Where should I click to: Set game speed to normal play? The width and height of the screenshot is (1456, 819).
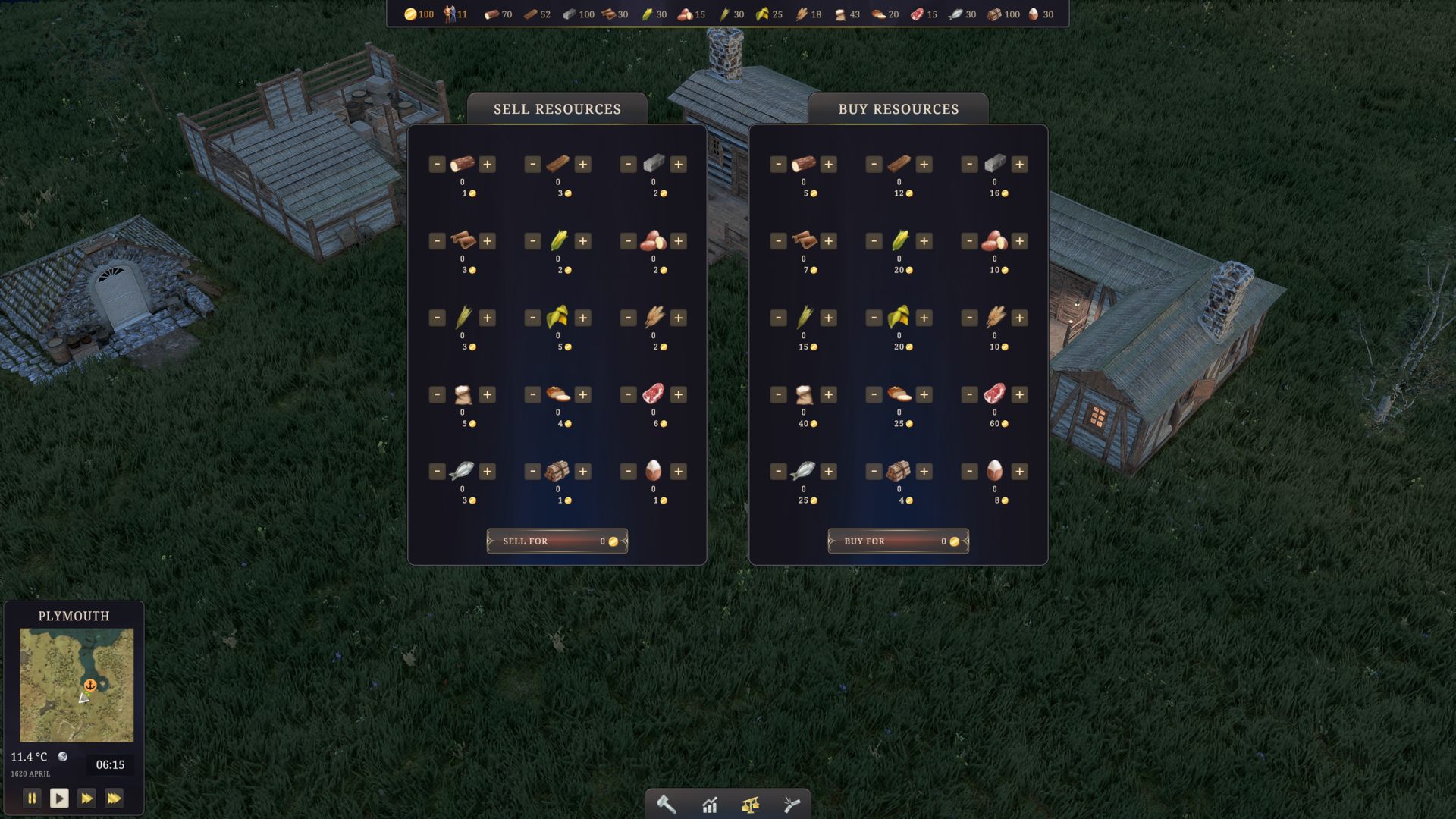click(59, 798)
